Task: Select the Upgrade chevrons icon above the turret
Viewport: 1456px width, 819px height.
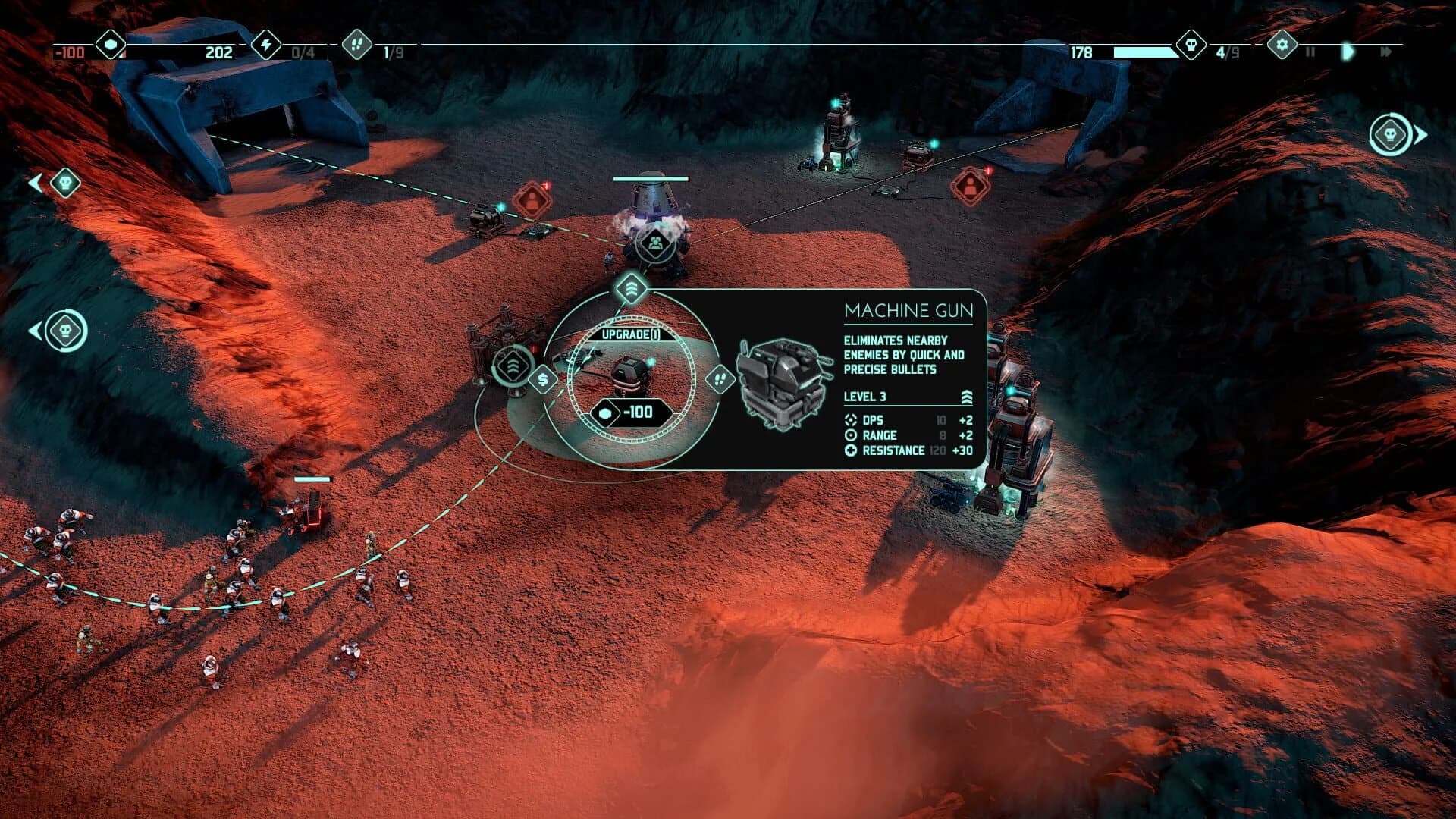Action: pyautogui.click(x=632, y=288)
